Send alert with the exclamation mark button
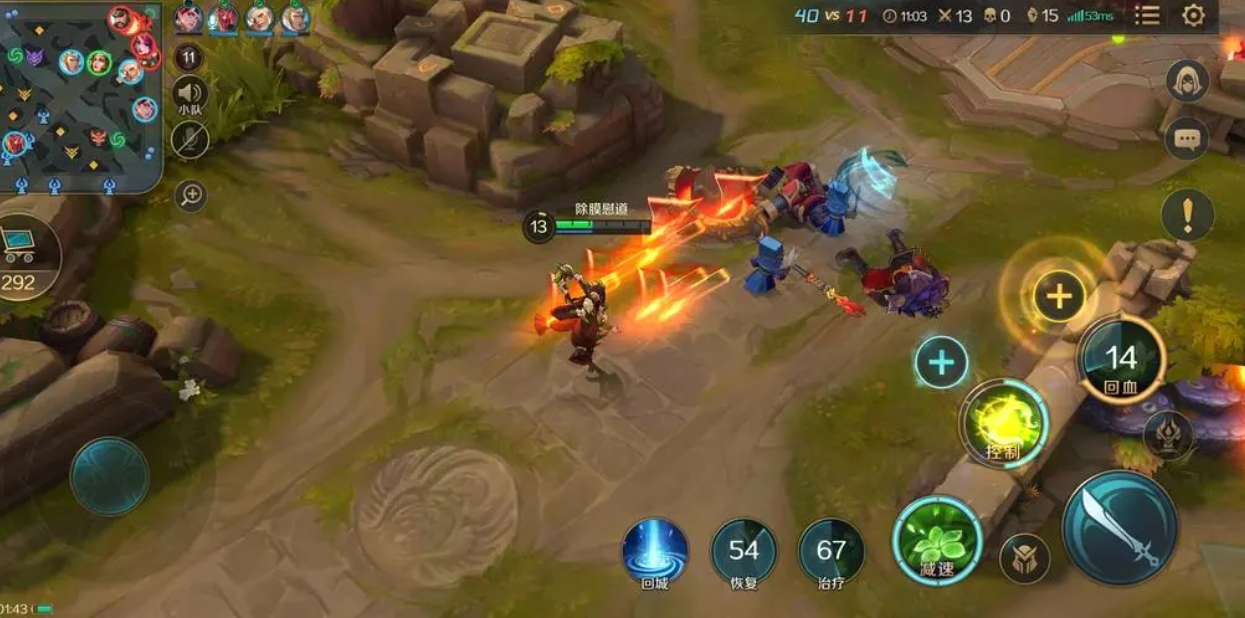Image resolution: width=1245 pixels, height=618 pixels. [1187, 215]
